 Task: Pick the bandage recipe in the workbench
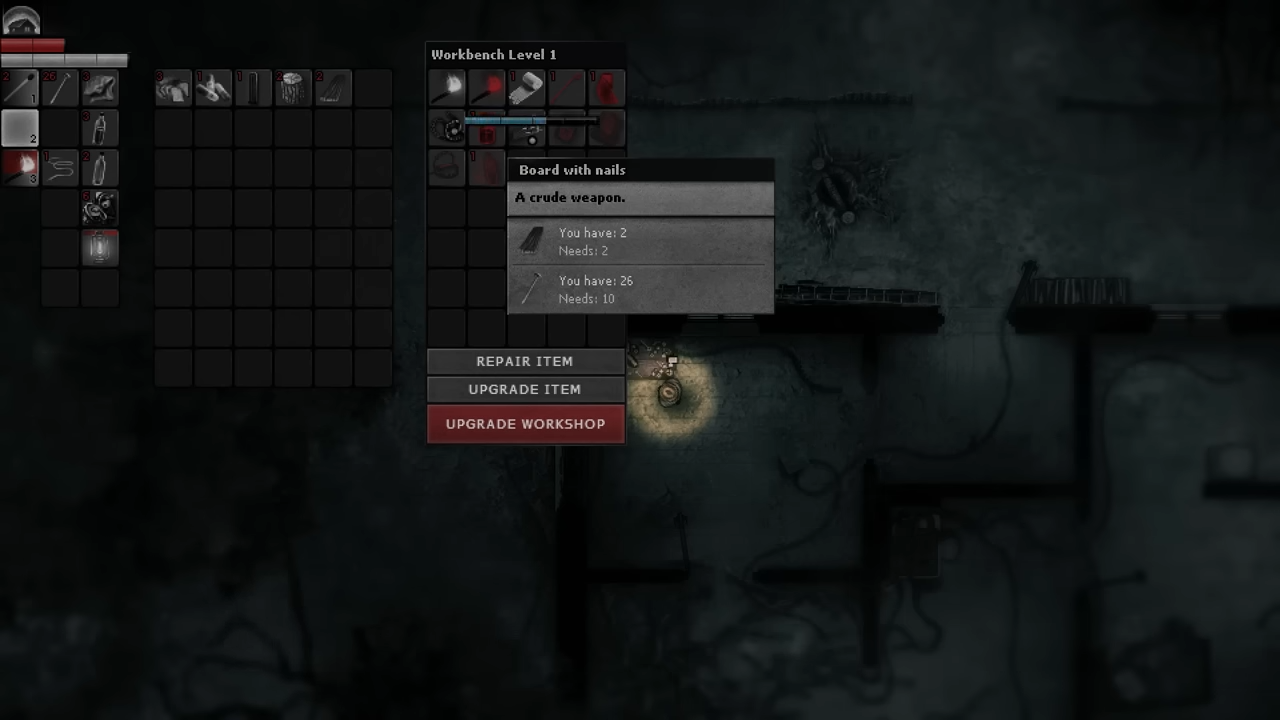point(526,88)
